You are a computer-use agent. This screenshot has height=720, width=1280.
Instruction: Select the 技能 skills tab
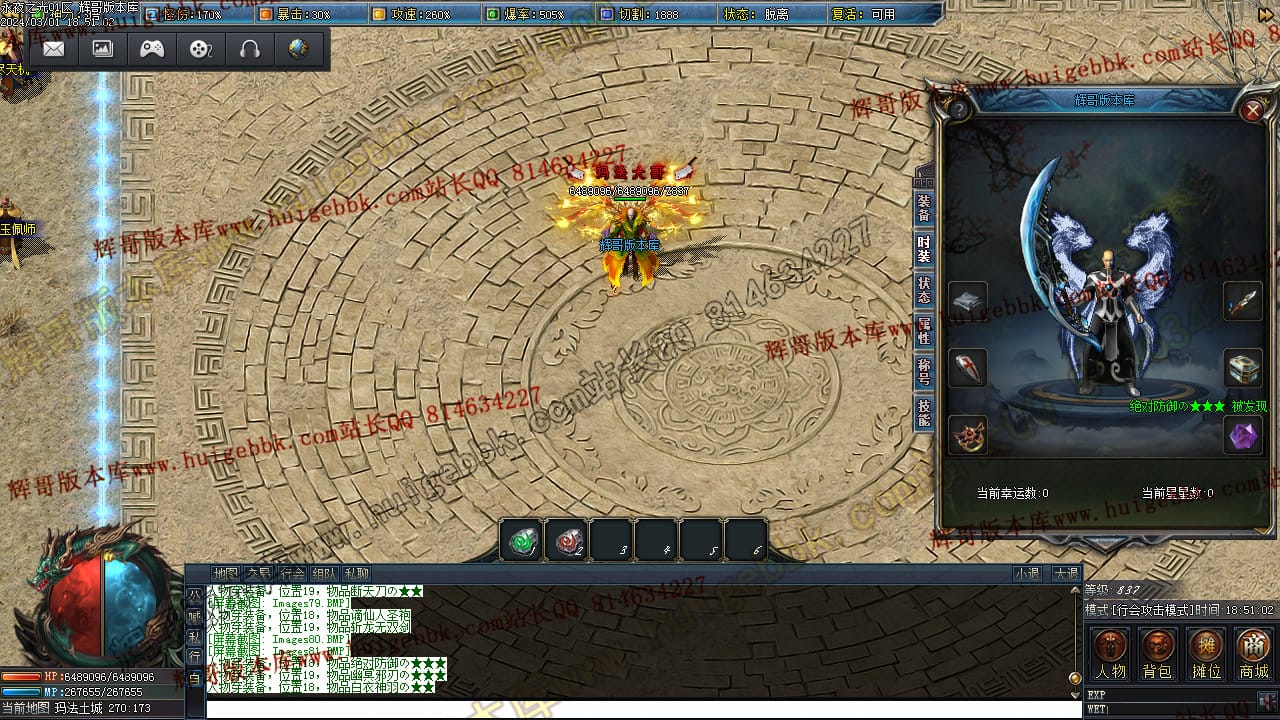point(924,413)
